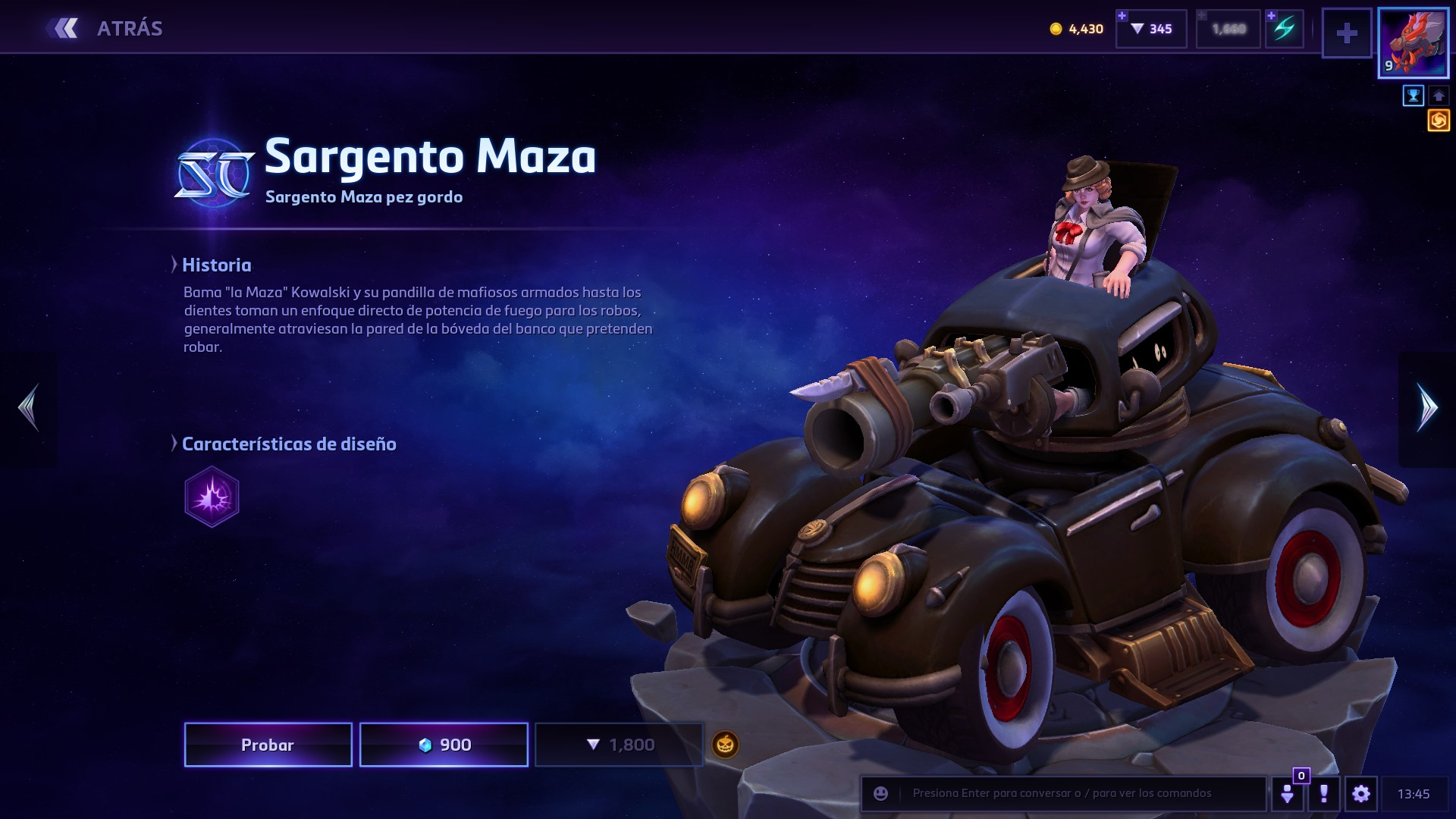Add gems via the 345 gem counter

tap(1151, 29)
